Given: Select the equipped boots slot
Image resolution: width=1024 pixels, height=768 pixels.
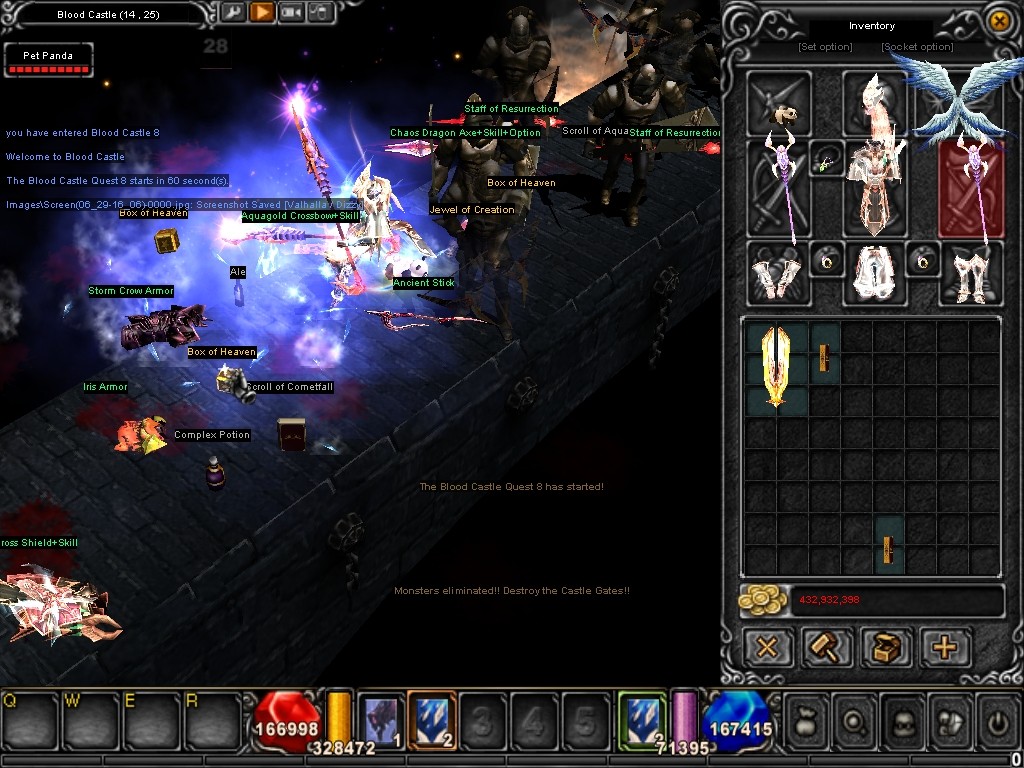Looking at the screenshot, I should (970, 273).
